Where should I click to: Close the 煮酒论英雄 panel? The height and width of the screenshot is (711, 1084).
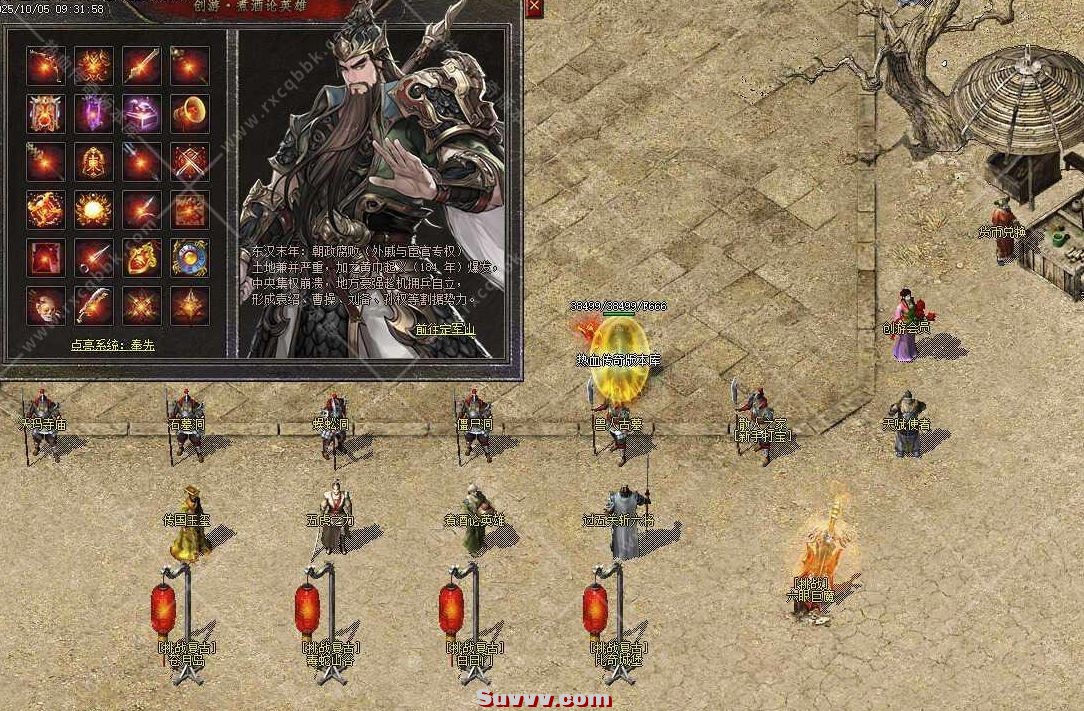tap(534, 8)
